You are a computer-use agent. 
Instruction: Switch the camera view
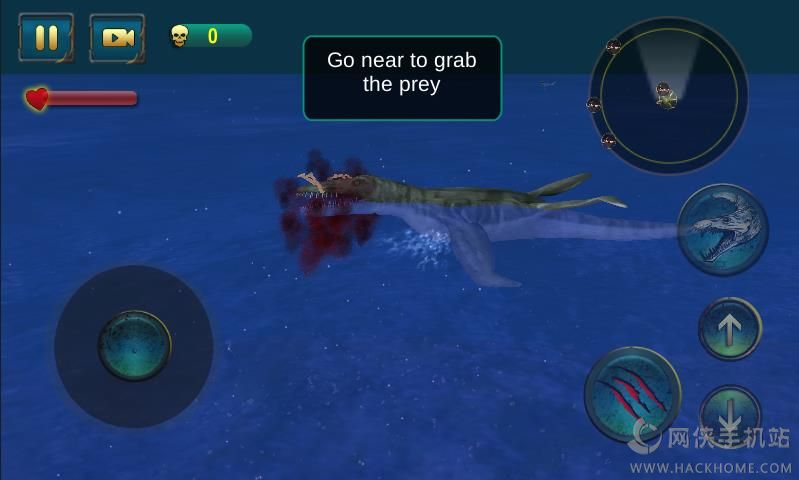(117, 37)
